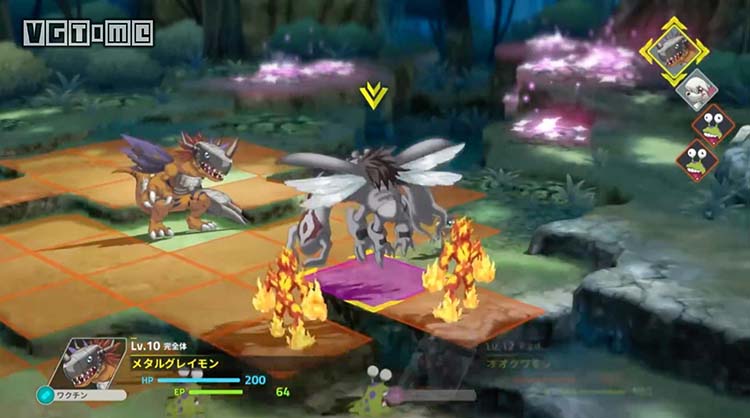Image resolution: width=750 pixels, height=418 pixels.
Task: Select MetalGreymon's yellow-arrowed turn order icon
Action: 674,51
